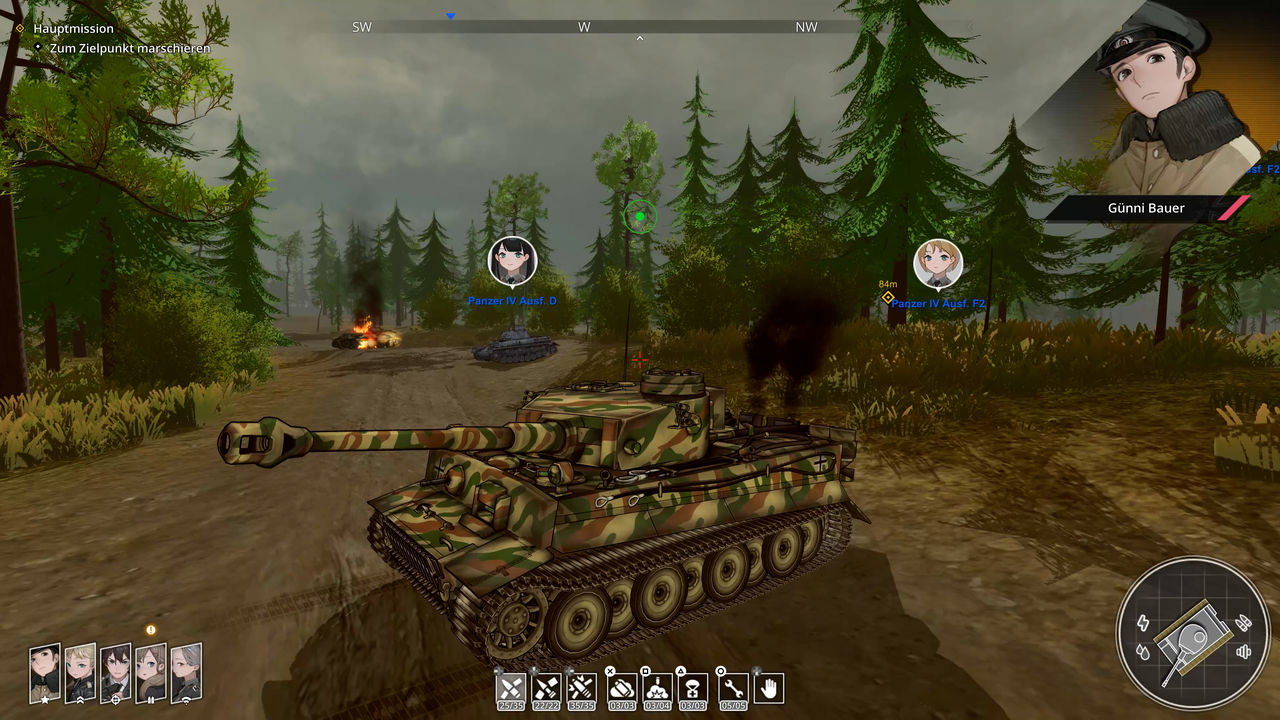Open the Hauptmission objective tracker

click(x=73, y=29)
